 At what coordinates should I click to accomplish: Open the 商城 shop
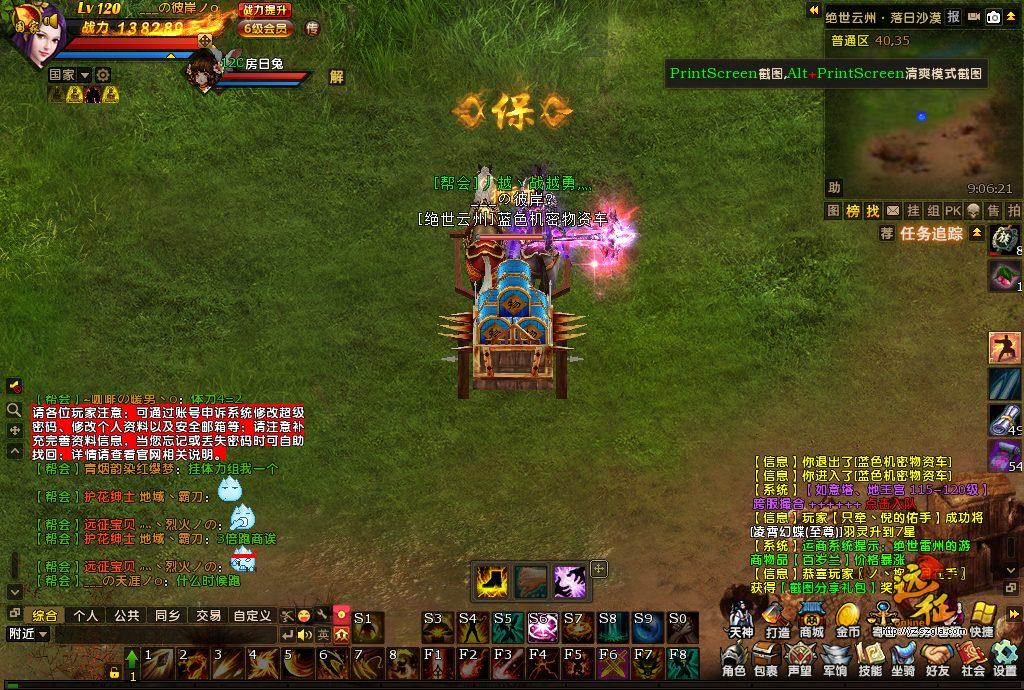[811, 620]
